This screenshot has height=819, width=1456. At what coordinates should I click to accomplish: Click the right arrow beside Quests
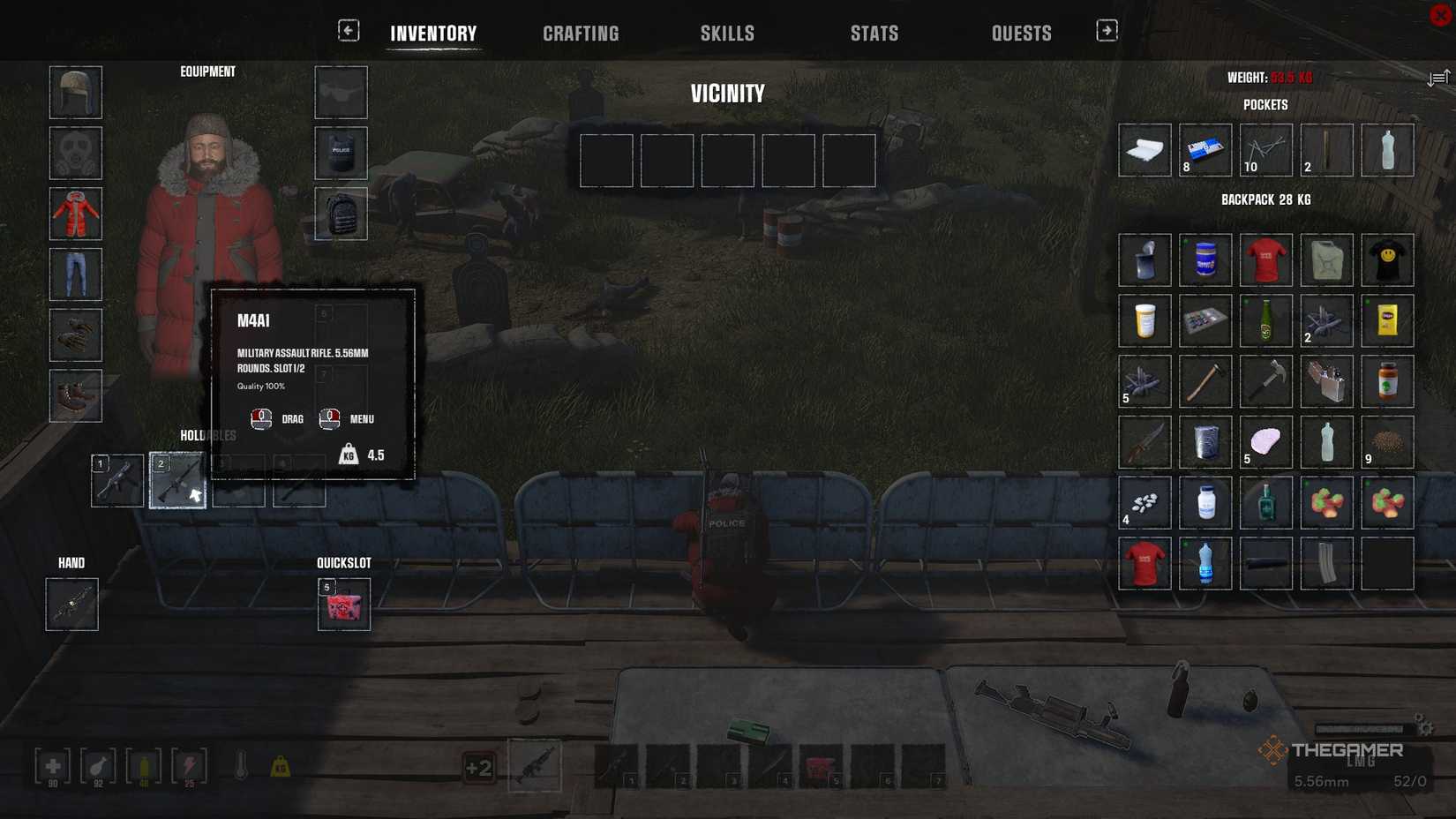(x=1106, y=29)
